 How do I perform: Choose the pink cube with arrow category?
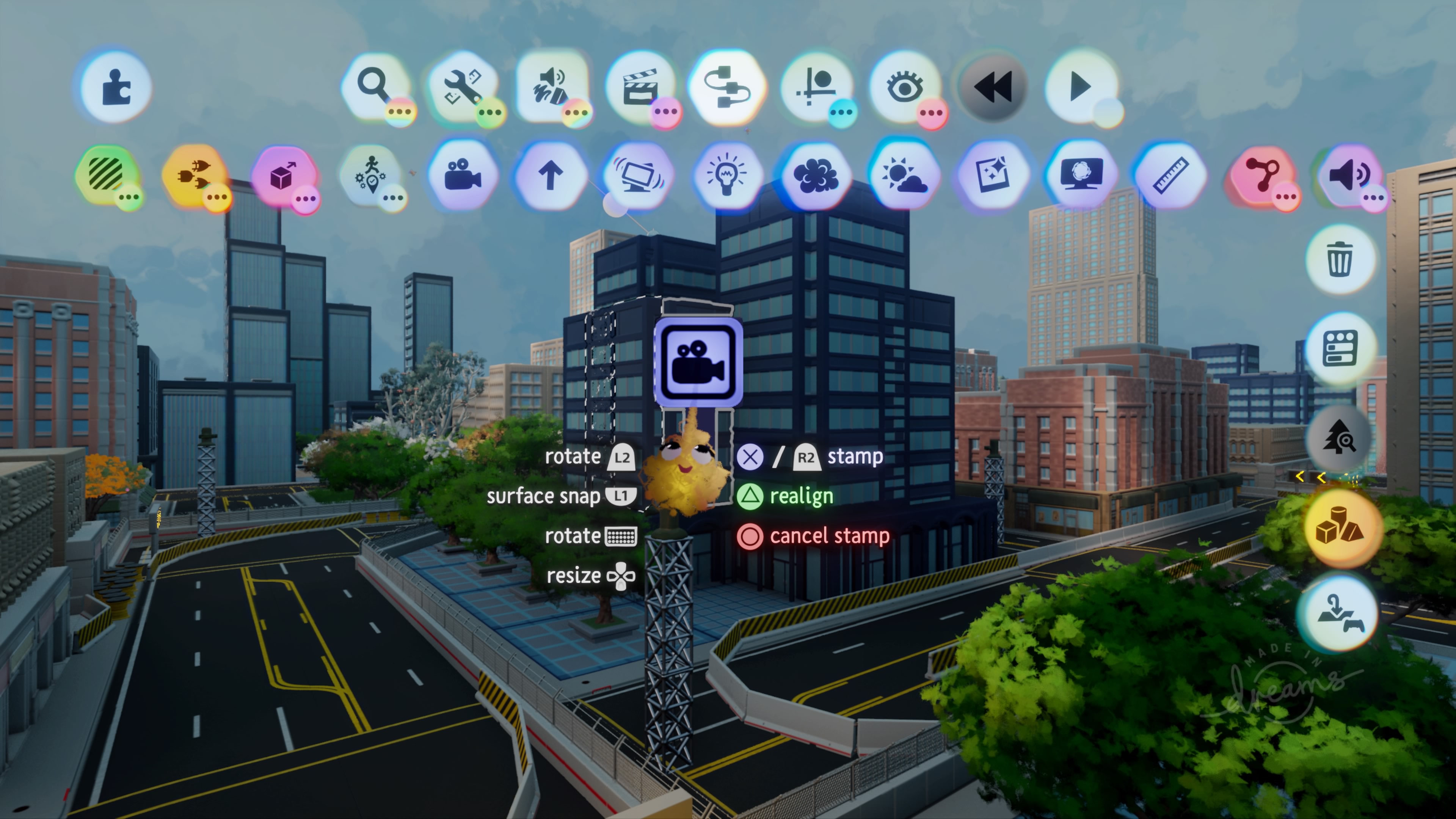point(282,176)
